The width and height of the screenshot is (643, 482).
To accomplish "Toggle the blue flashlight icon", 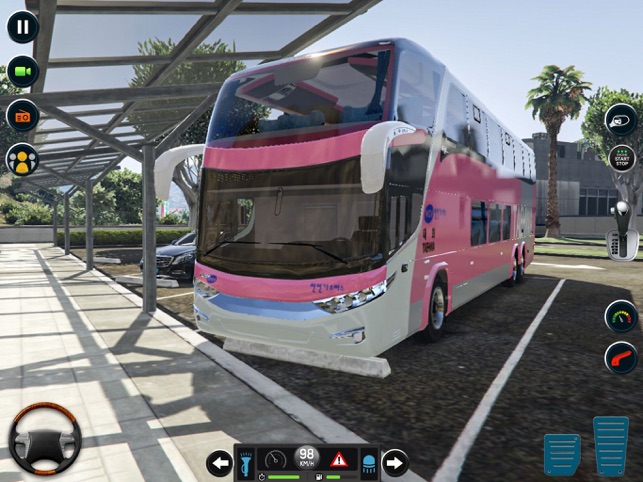I will tap(246, 461).
